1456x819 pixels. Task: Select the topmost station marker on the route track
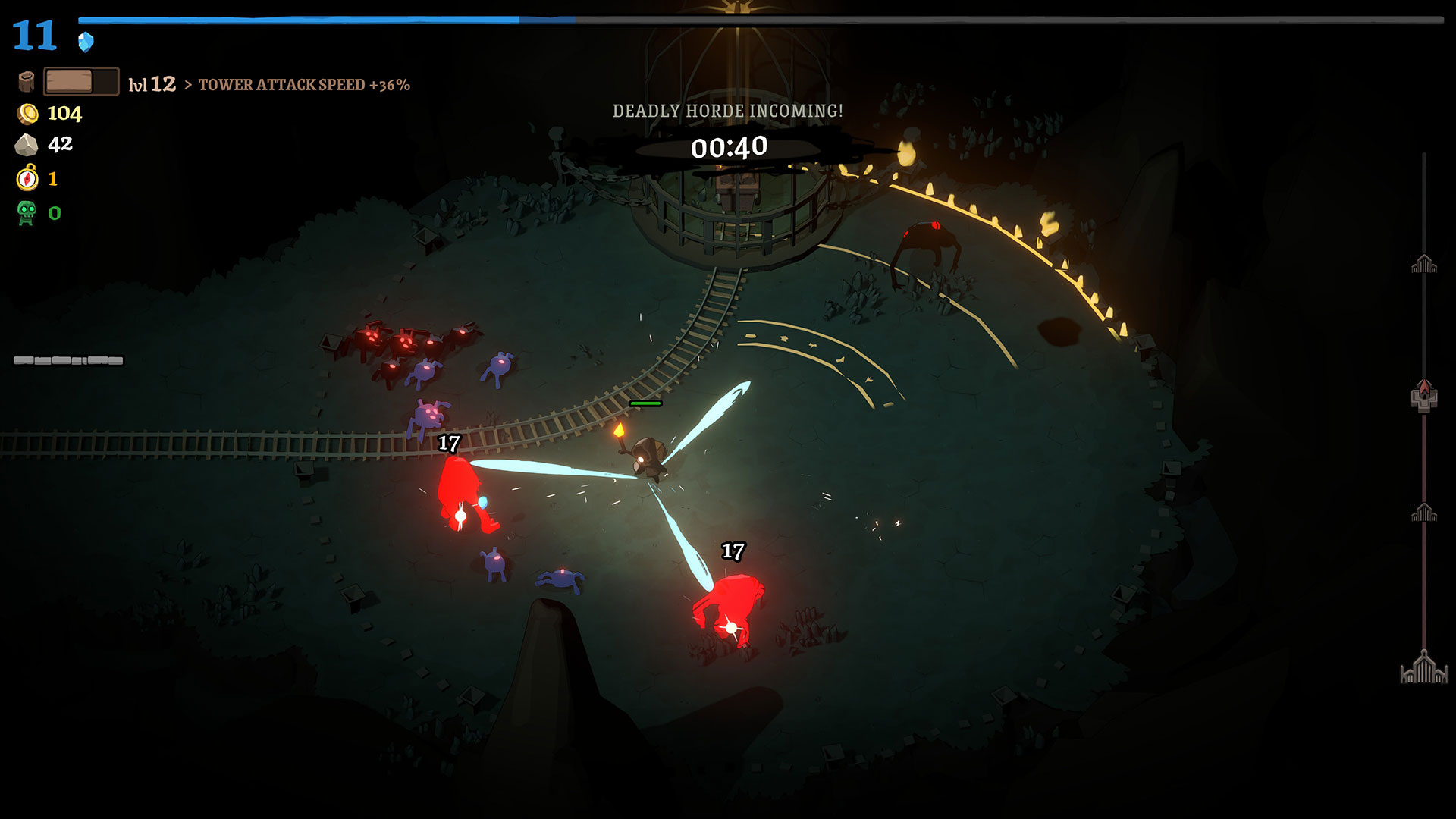pos(1424,264)
